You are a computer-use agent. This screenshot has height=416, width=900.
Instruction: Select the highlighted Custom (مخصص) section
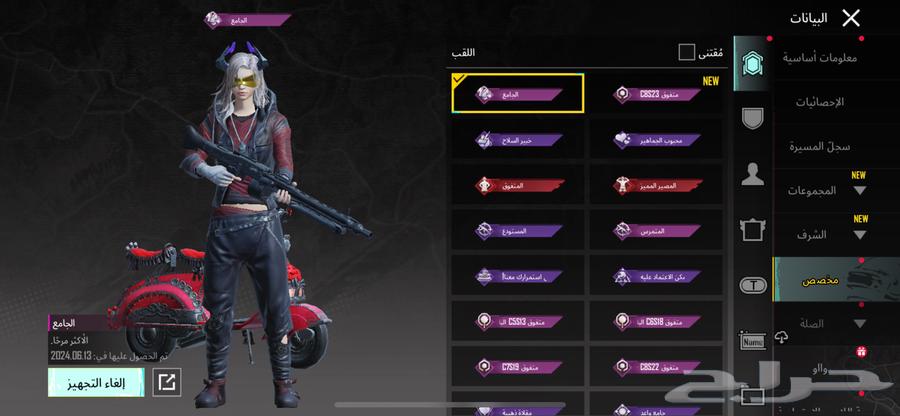(x=820, y=281)
